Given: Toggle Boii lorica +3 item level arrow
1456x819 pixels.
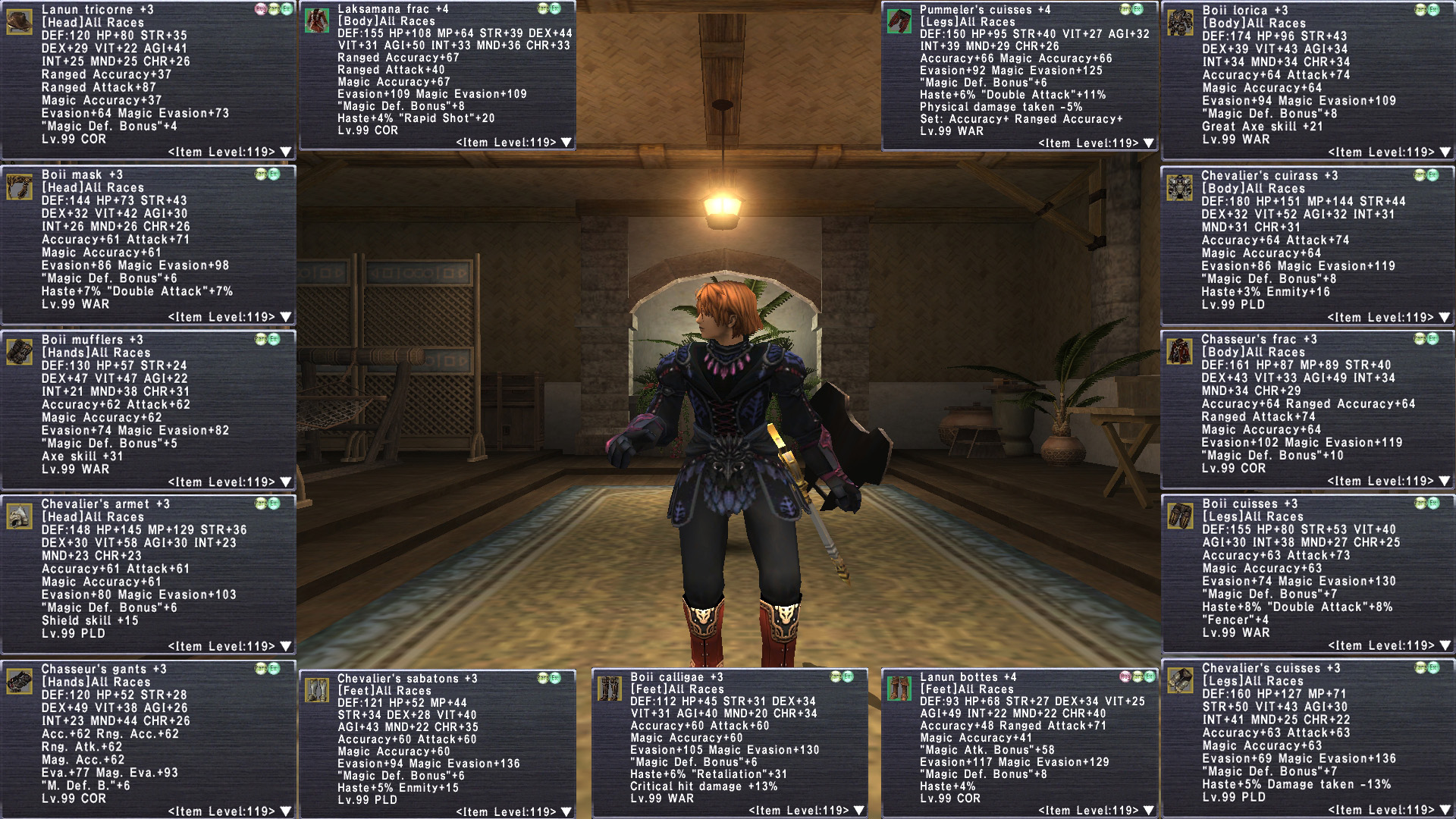Looking at the screenshot, I should 1445,152.
